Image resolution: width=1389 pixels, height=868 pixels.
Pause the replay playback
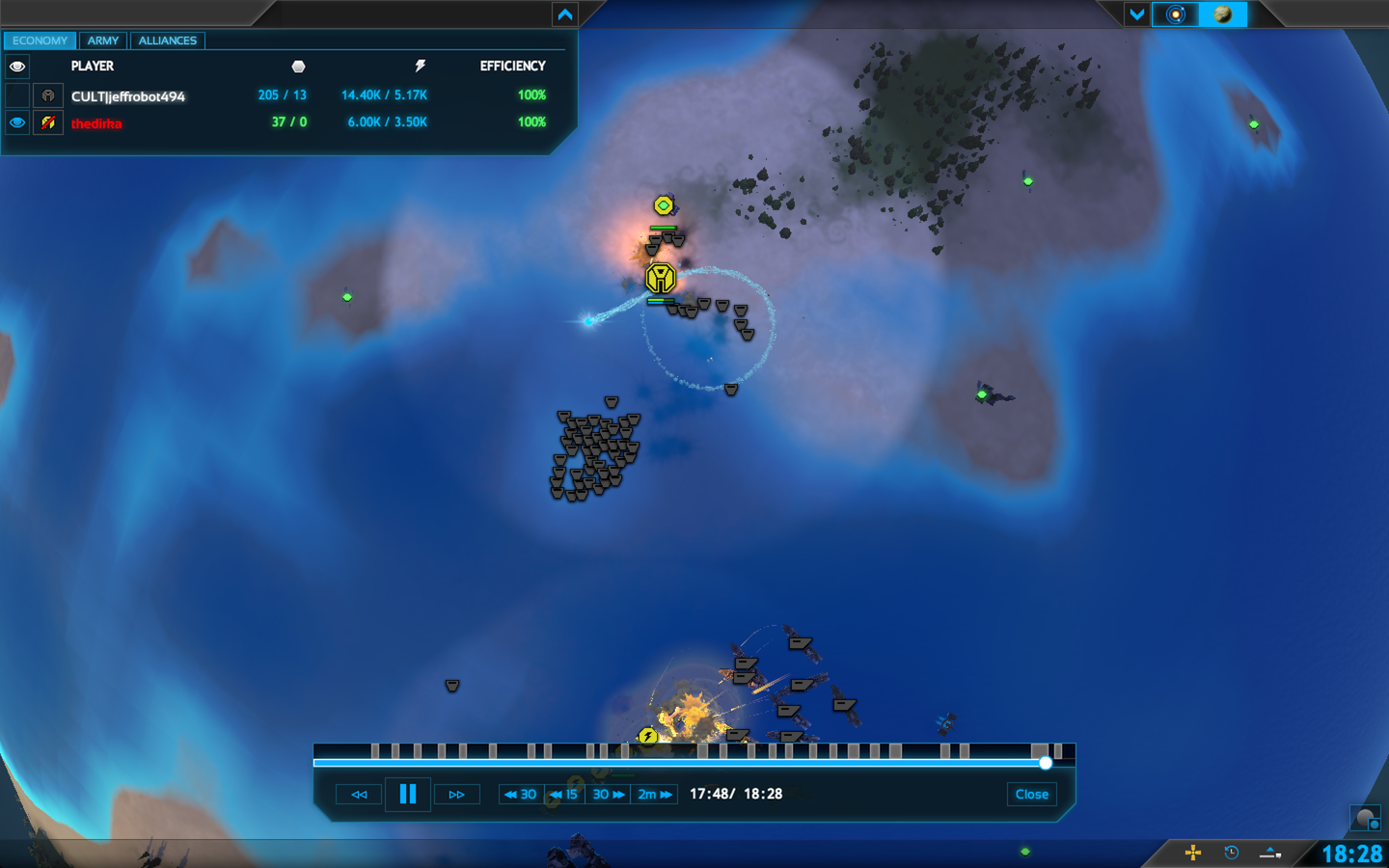408,794
